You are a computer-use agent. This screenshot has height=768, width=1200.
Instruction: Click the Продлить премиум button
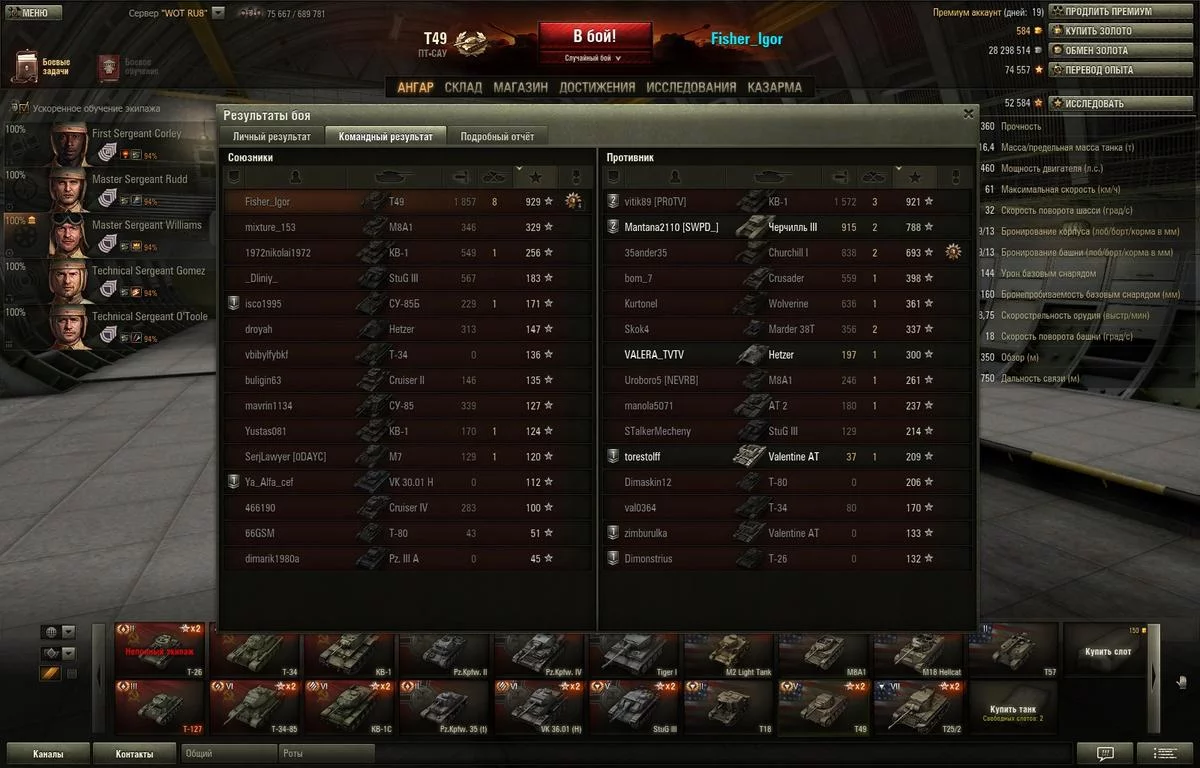(x=1107, y=12)
